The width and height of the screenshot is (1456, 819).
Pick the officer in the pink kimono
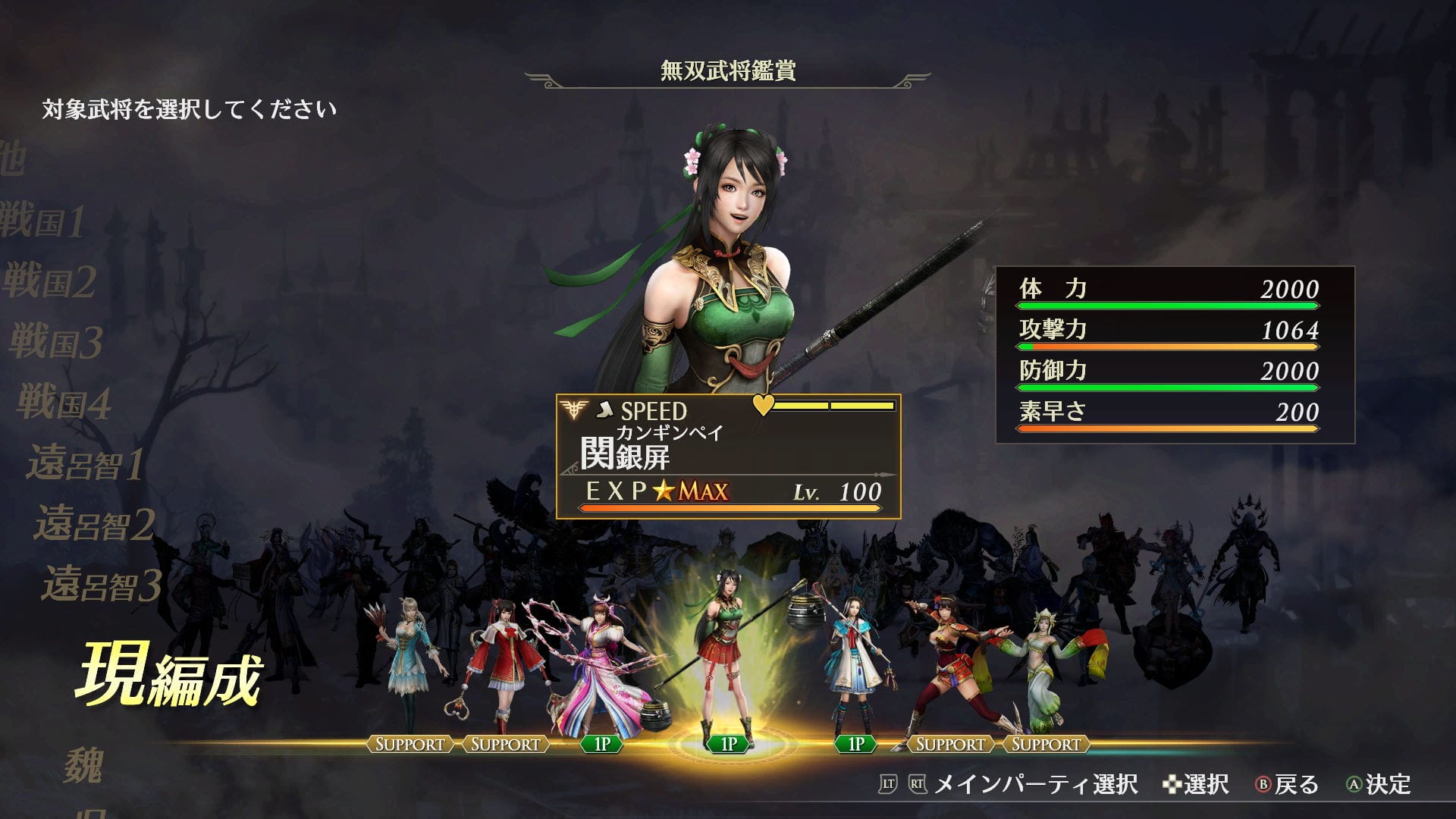pos(599,667)
